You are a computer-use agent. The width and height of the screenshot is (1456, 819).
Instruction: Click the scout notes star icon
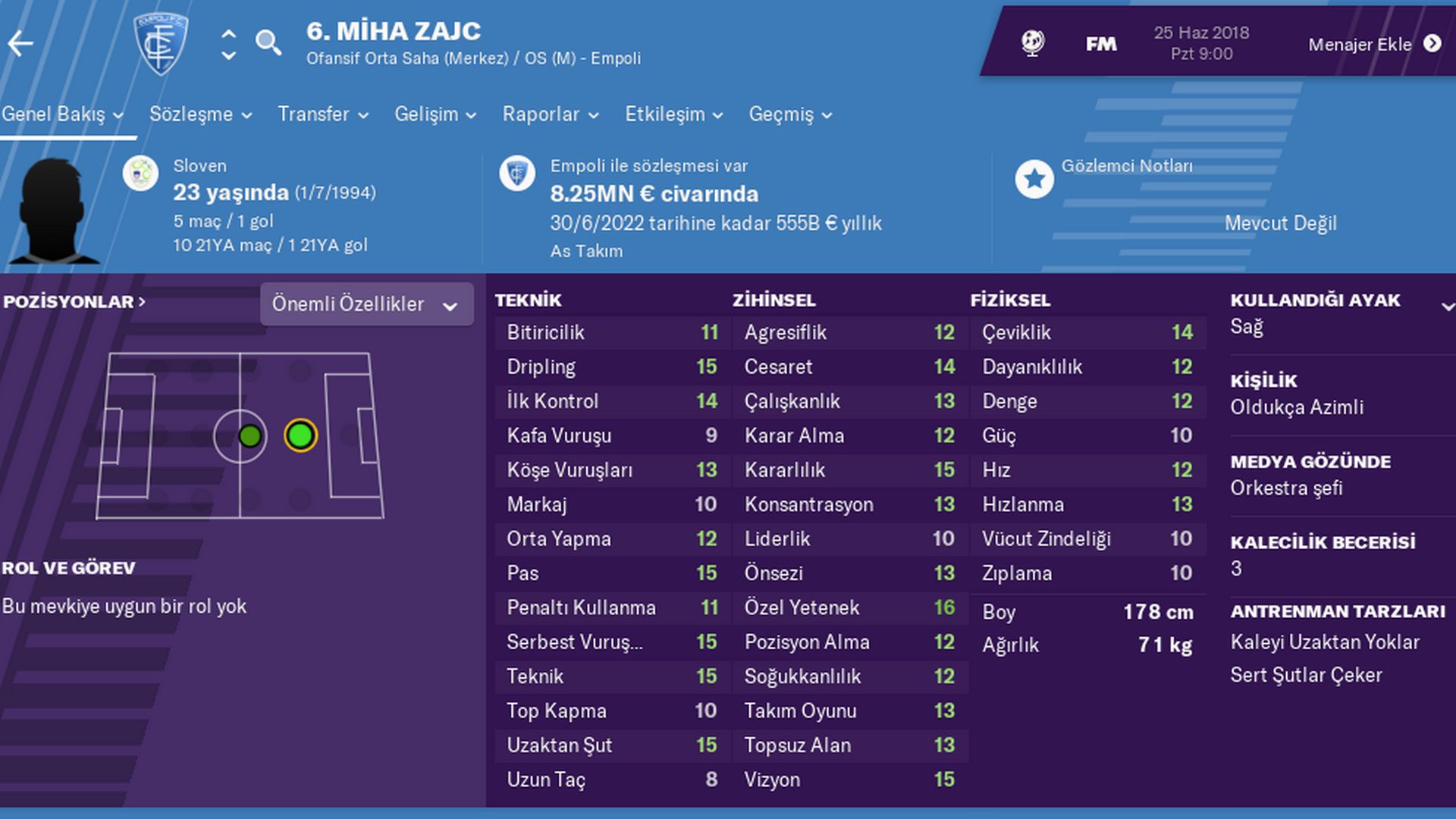coord(1034,179)
